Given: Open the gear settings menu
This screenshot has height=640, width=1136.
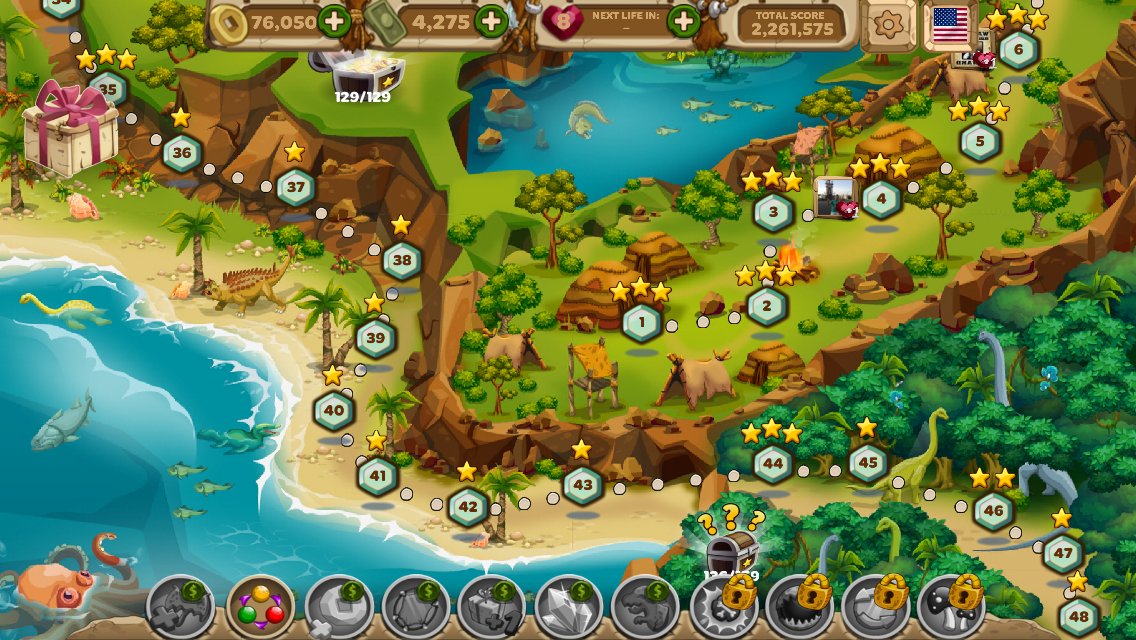Looking at the screenshot, I should point(889,24).
